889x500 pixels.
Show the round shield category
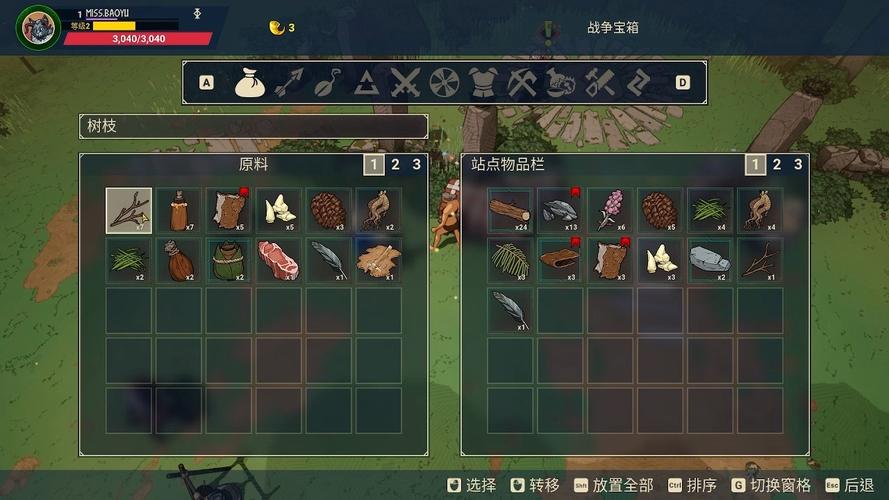pyautogui.click(x=443, y=83)
